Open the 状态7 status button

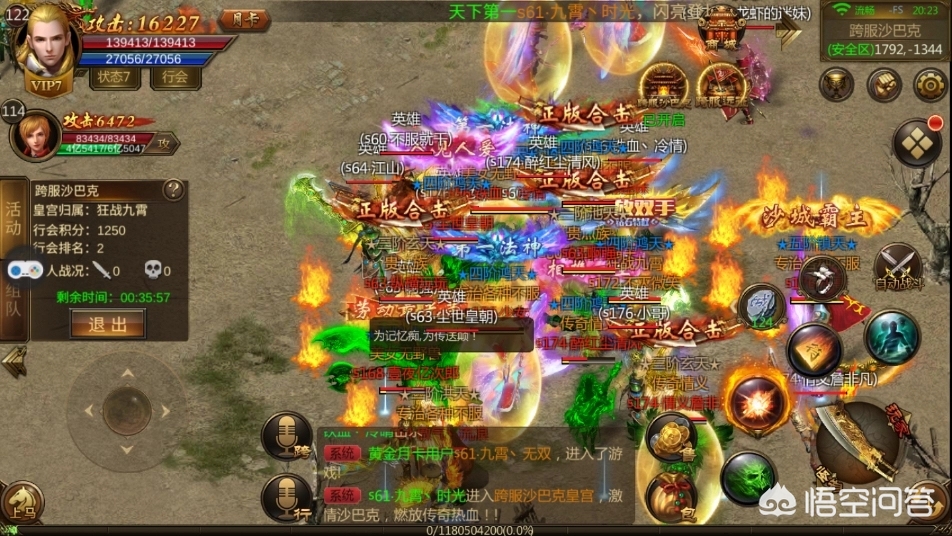pos(115,77)
